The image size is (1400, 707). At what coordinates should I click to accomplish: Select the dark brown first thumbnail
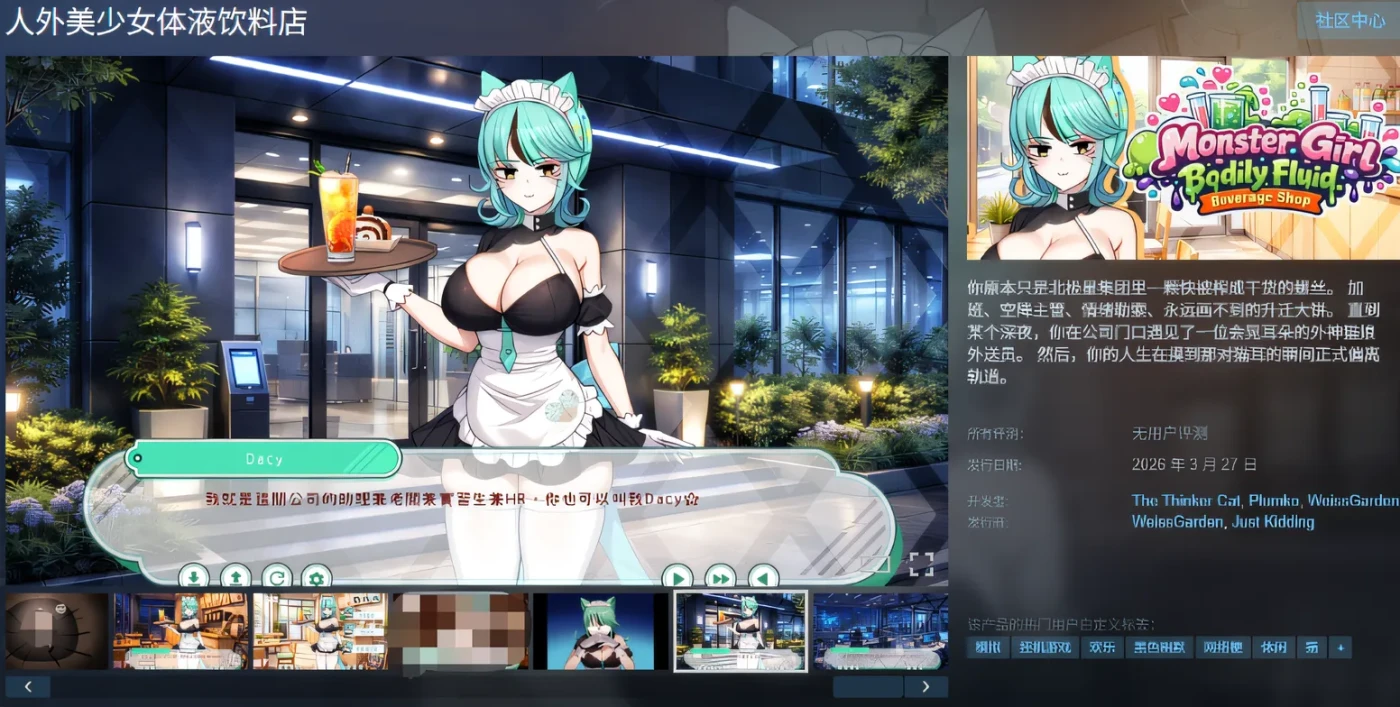tap(57, 631)
